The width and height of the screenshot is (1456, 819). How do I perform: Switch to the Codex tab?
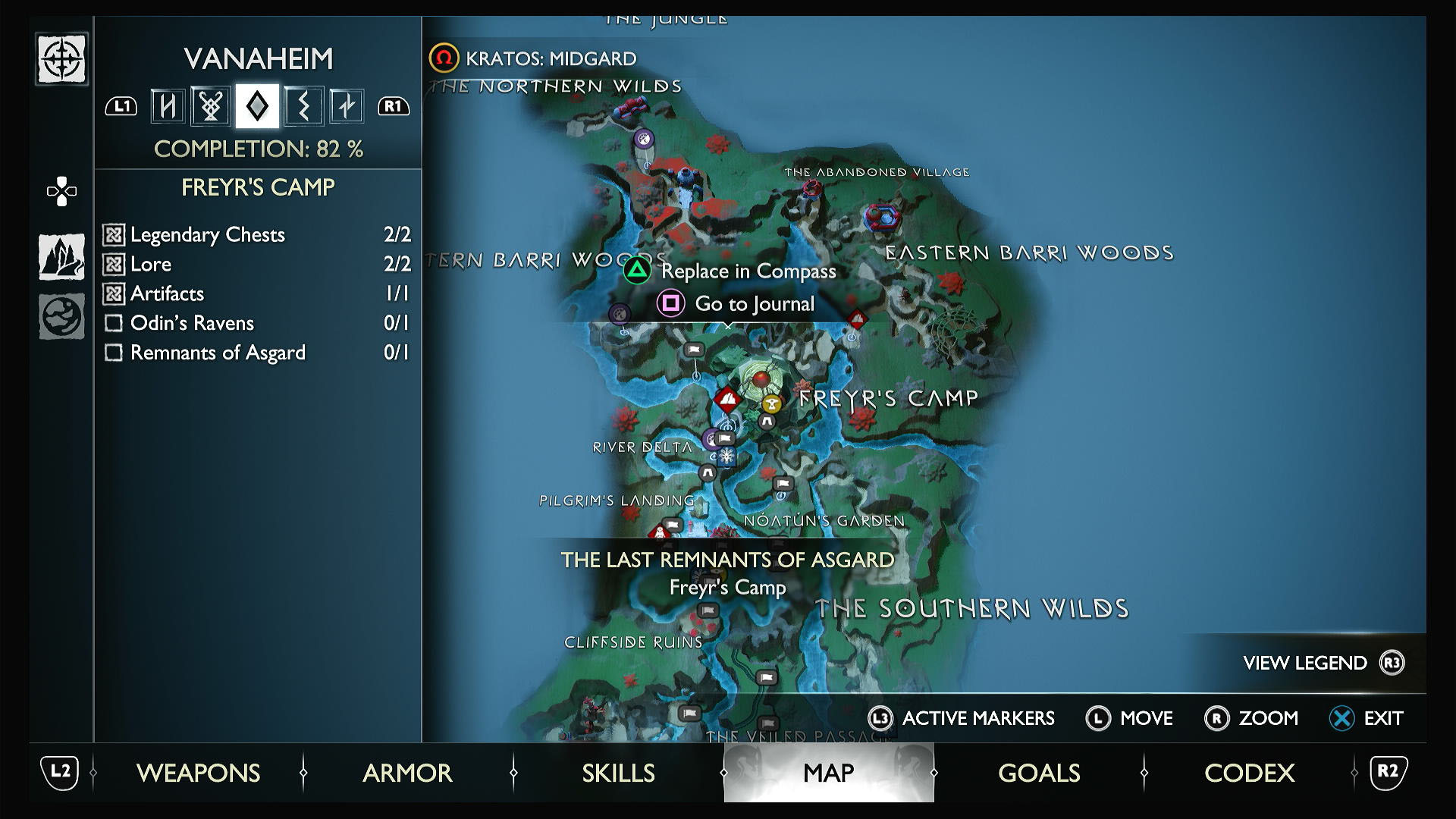point(1249,773)
